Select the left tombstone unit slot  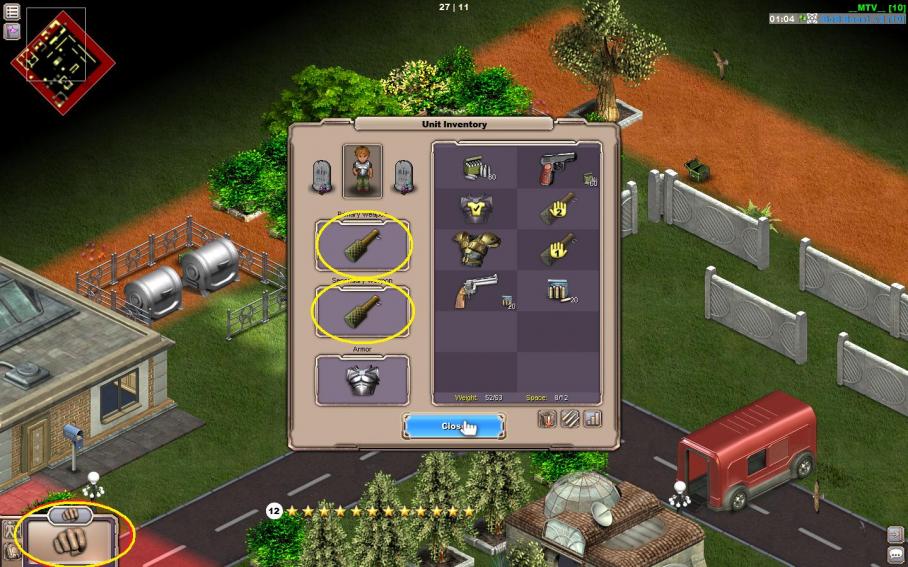322,176
